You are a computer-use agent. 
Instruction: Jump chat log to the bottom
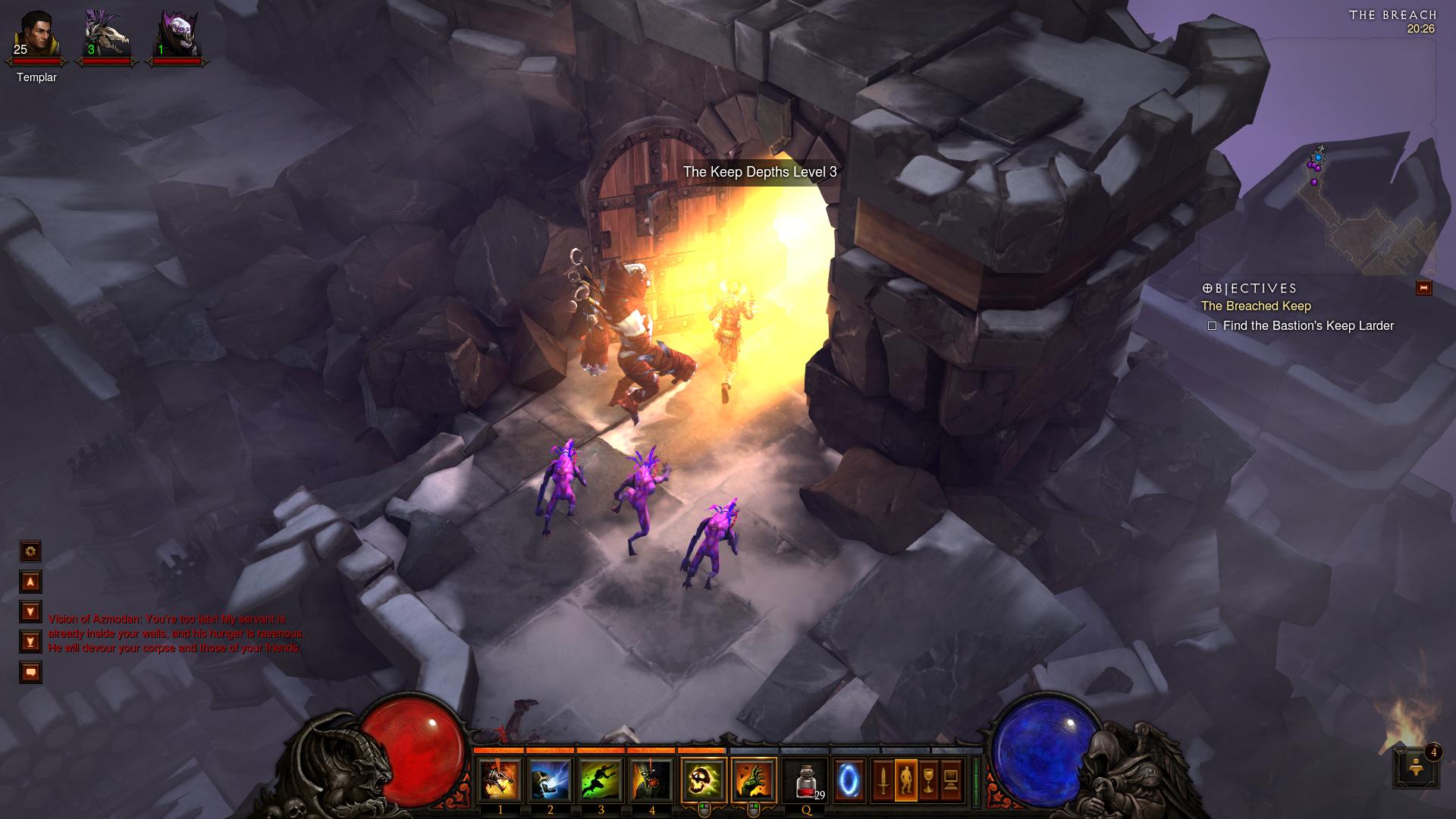30,642
